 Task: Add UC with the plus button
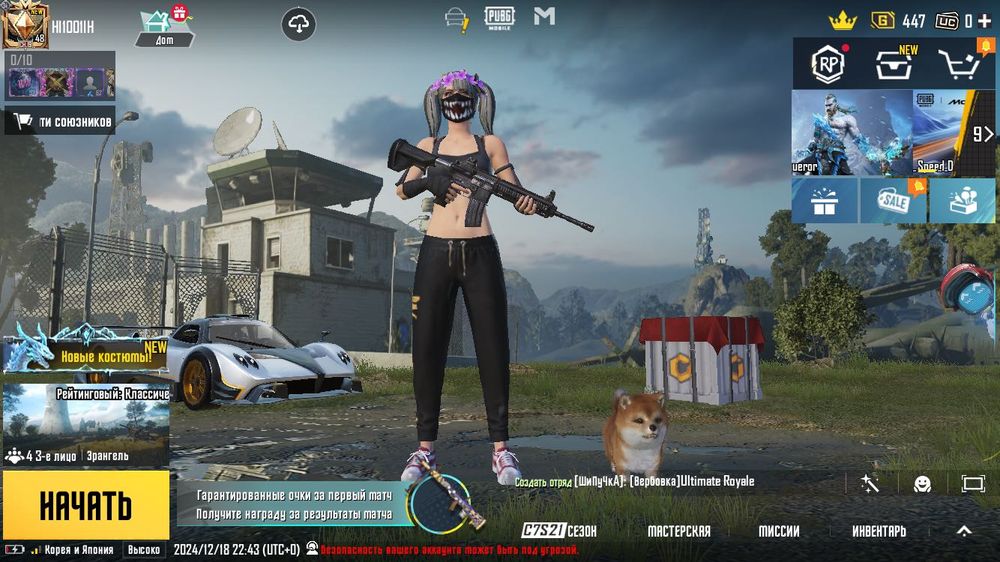pos(985,20)
